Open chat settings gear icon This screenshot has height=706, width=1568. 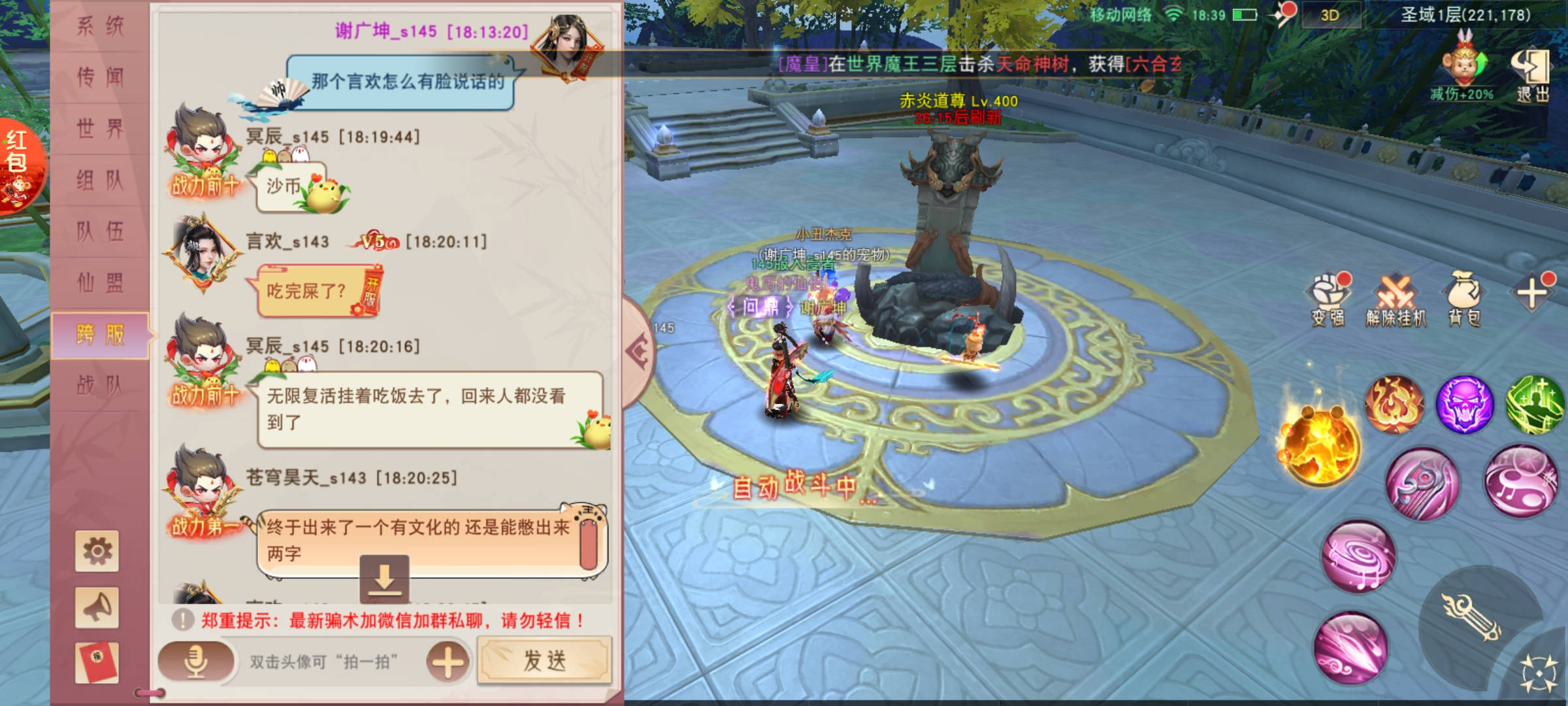(97, 551)
